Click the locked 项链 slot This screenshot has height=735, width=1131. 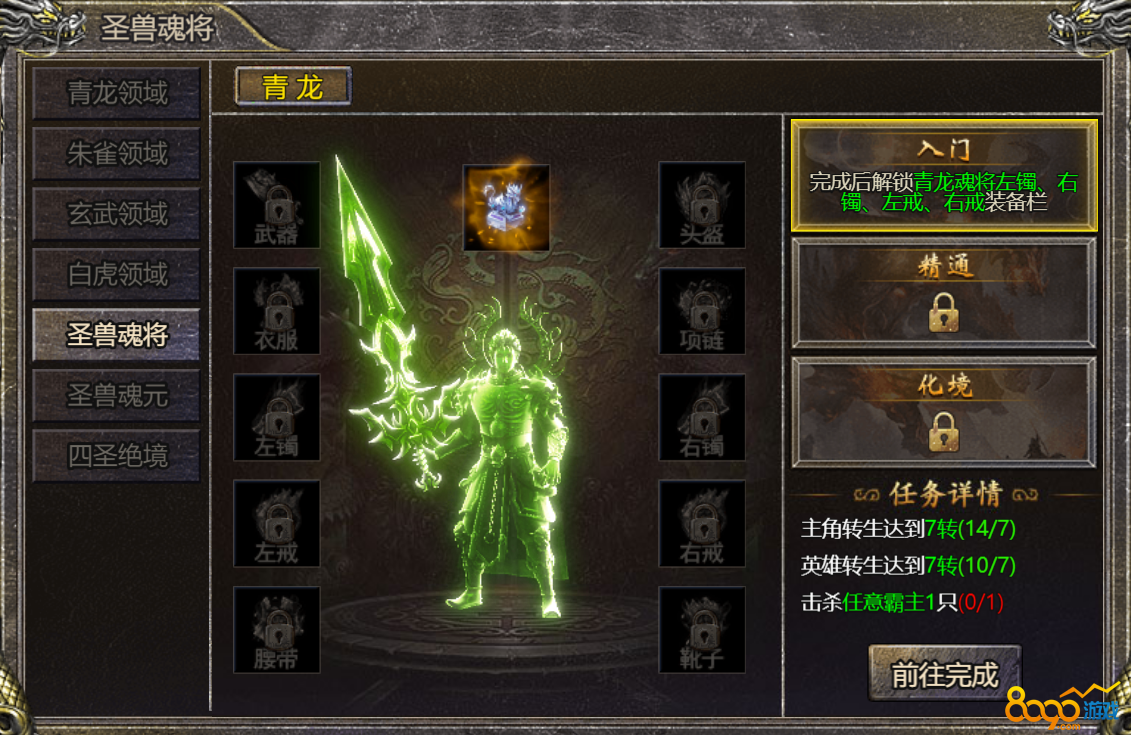(702, 311)
